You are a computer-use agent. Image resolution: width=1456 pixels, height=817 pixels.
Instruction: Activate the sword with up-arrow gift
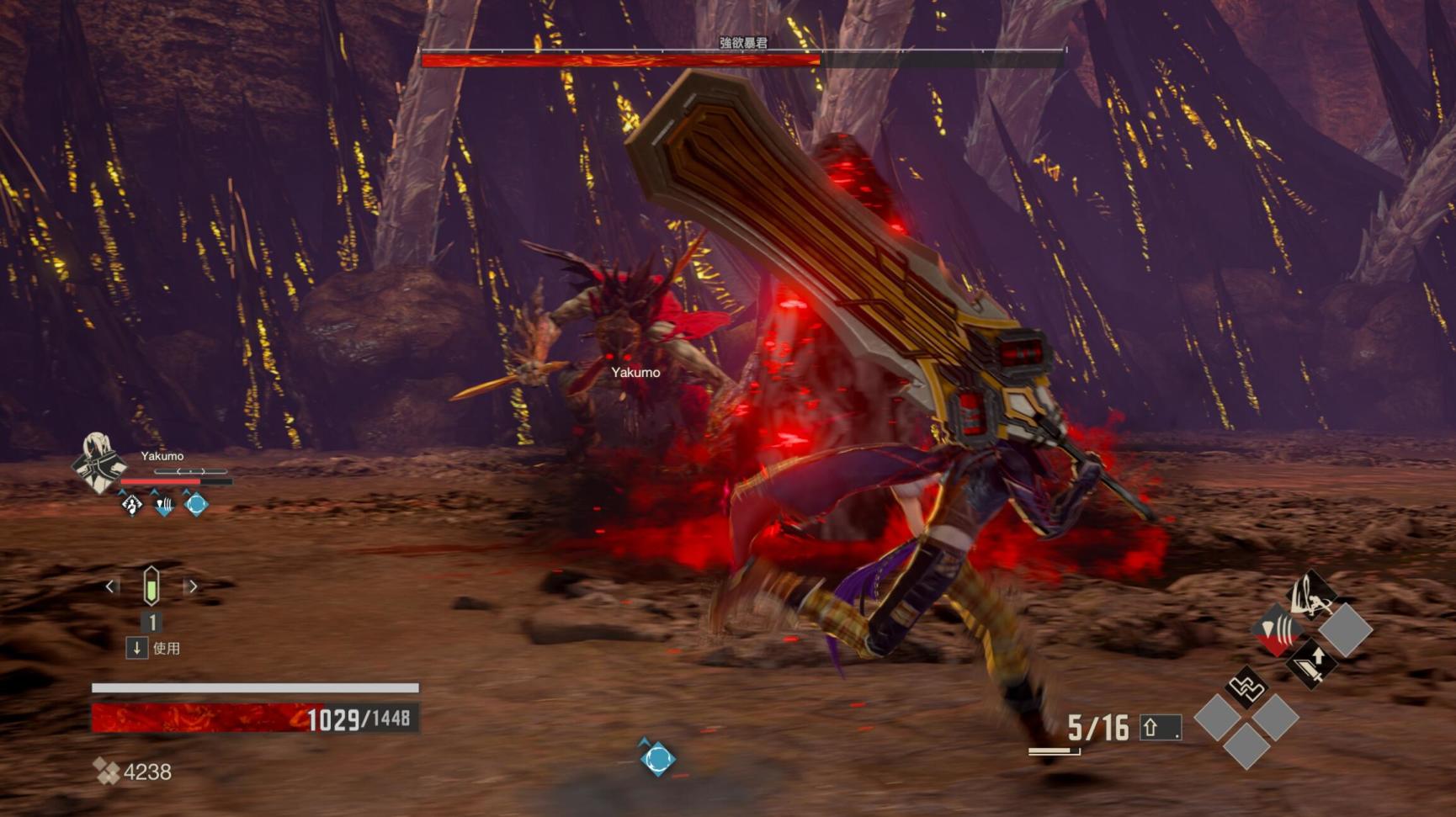tap(1311, 663)
